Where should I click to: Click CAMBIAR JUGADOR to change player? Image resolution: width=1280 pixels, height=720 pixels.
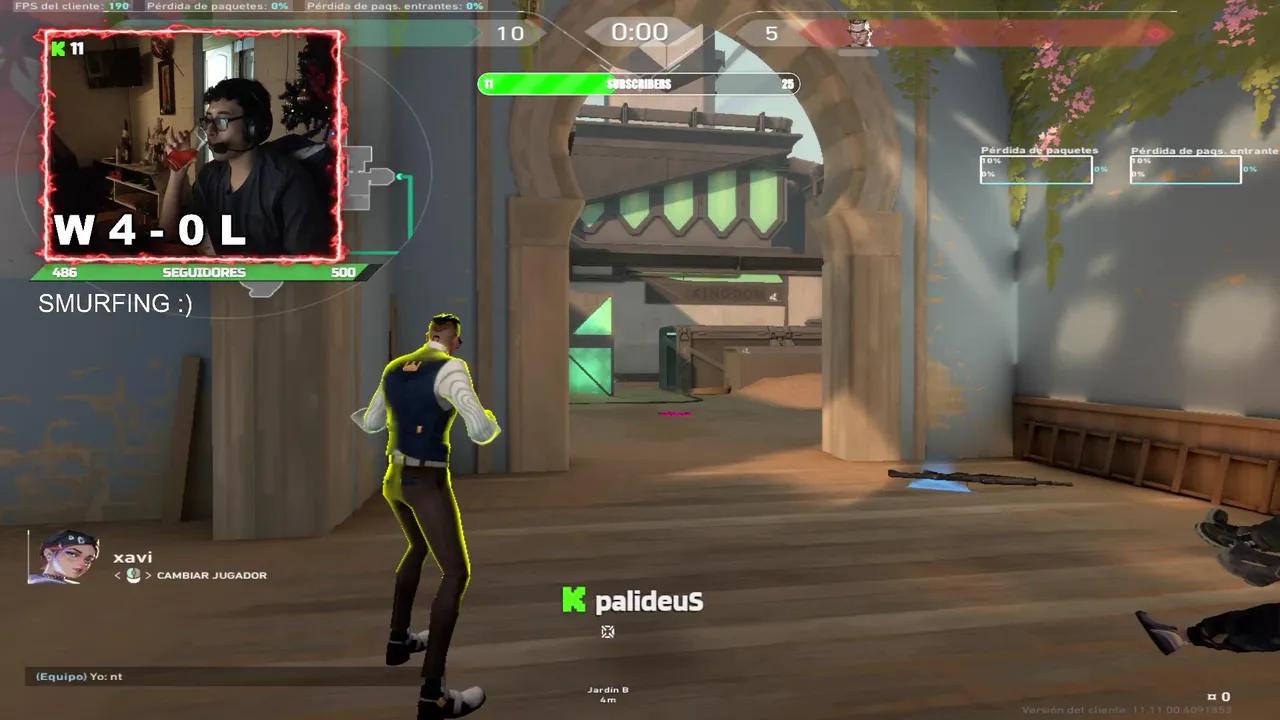click(210, 575)
